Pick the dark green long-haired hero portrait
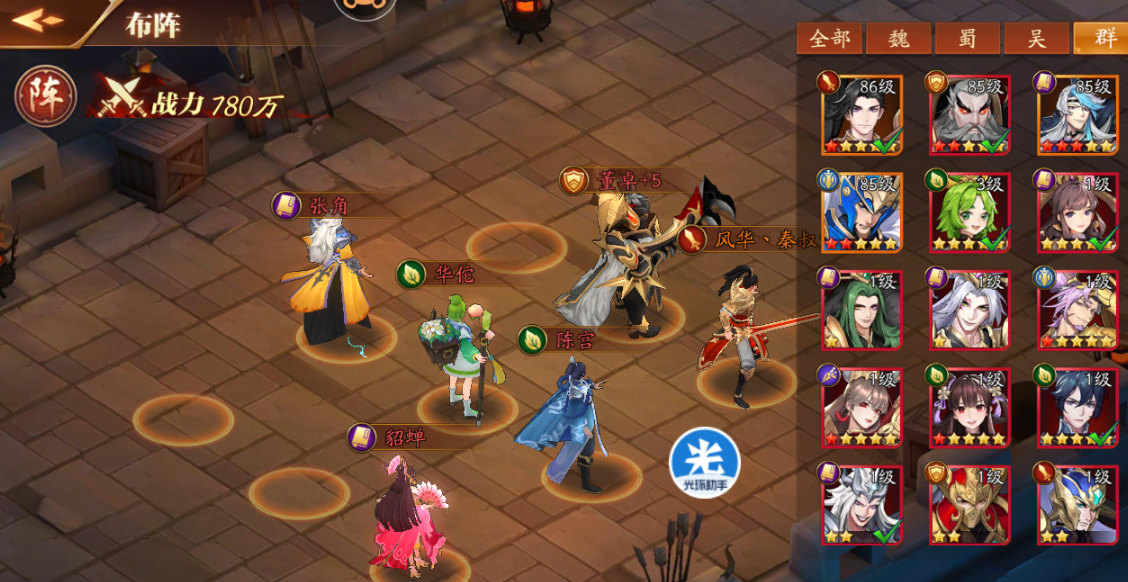This screenshot has width=1128, height=582. (860, 309)
